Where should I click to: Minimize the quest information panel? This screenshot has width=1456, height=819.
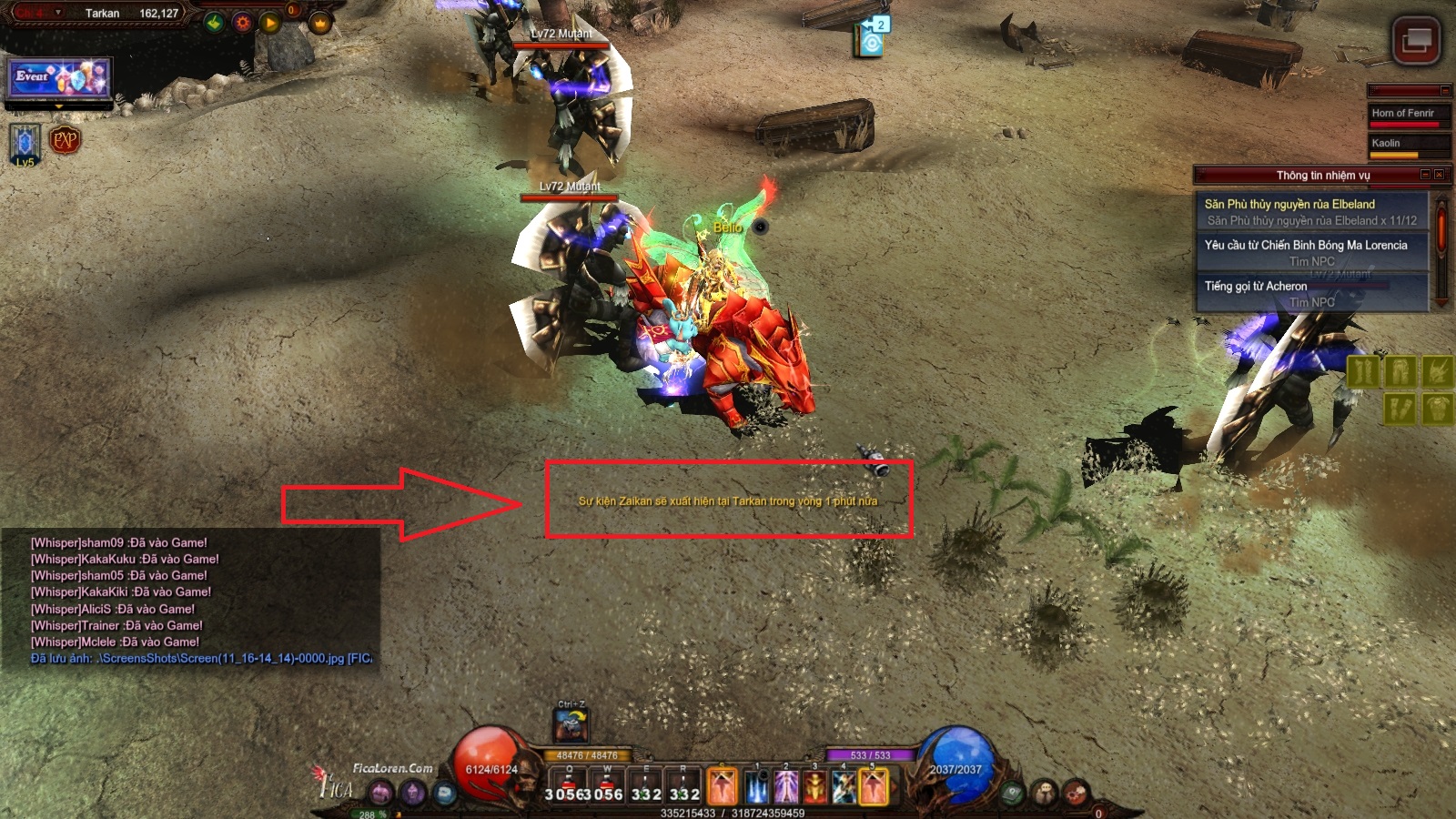pyautogui.click(x=1425, y=175)
